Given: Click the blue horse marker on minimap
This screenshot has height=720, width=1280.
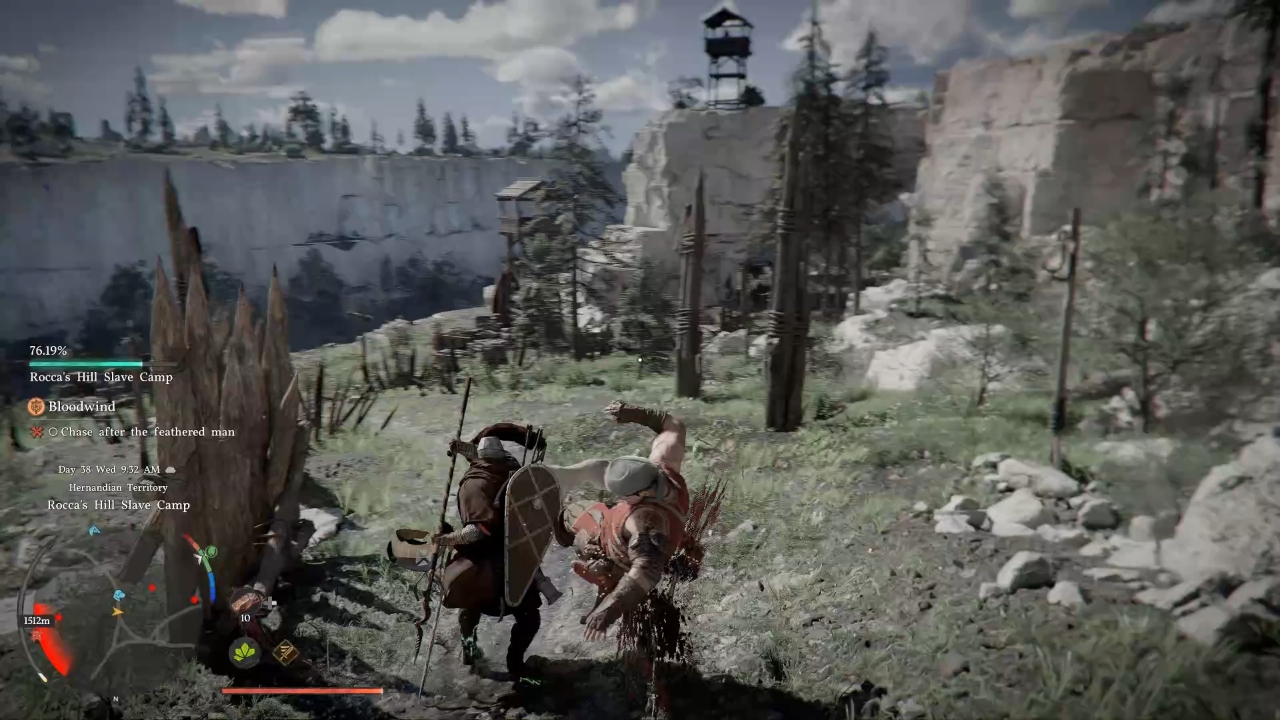Looking at the screenshot, I should [x=118, y=594].
